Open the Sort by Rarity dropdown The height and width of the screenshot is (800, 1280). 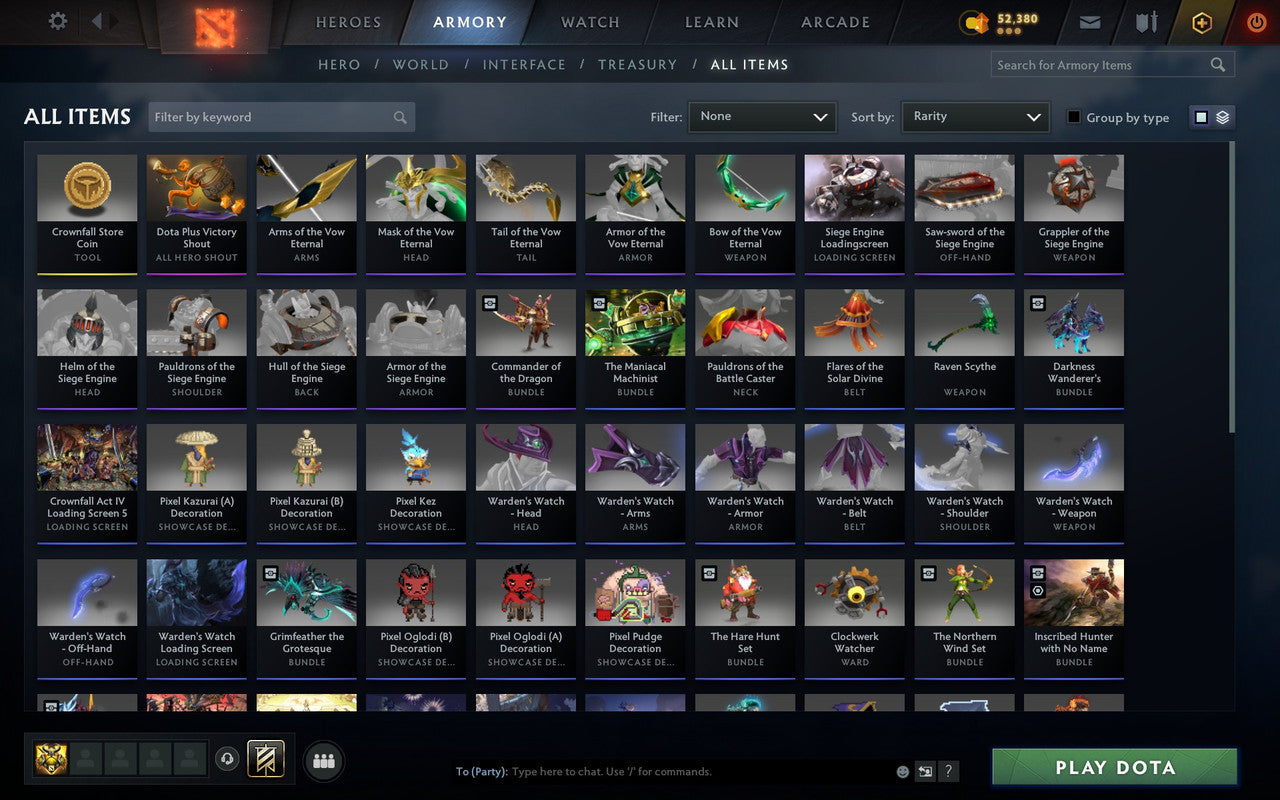[x=974, y=116]
